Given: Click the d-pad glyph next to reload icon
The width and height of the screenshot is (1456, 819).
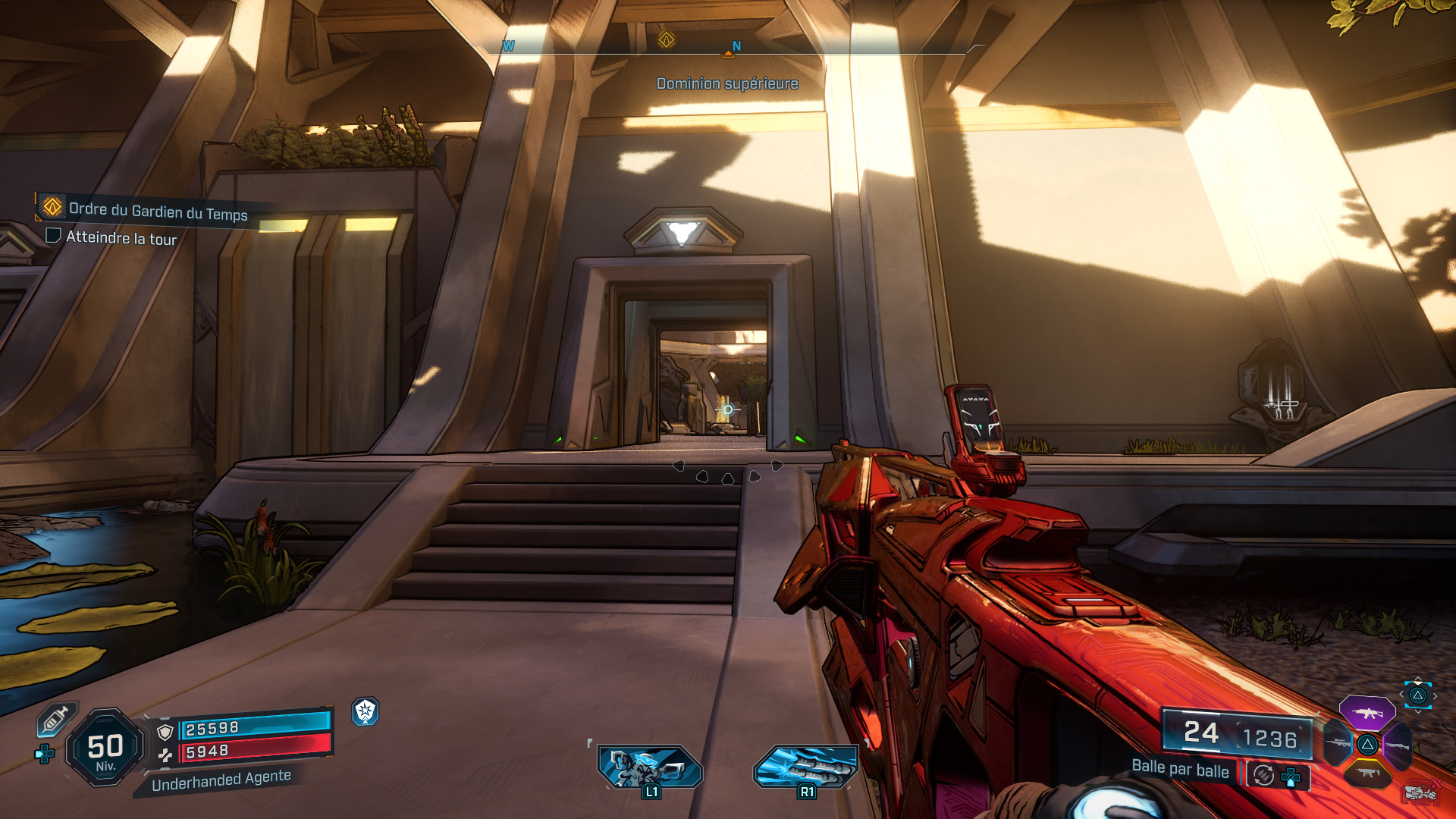Looking at the screenshot, I should [1291, 777].
